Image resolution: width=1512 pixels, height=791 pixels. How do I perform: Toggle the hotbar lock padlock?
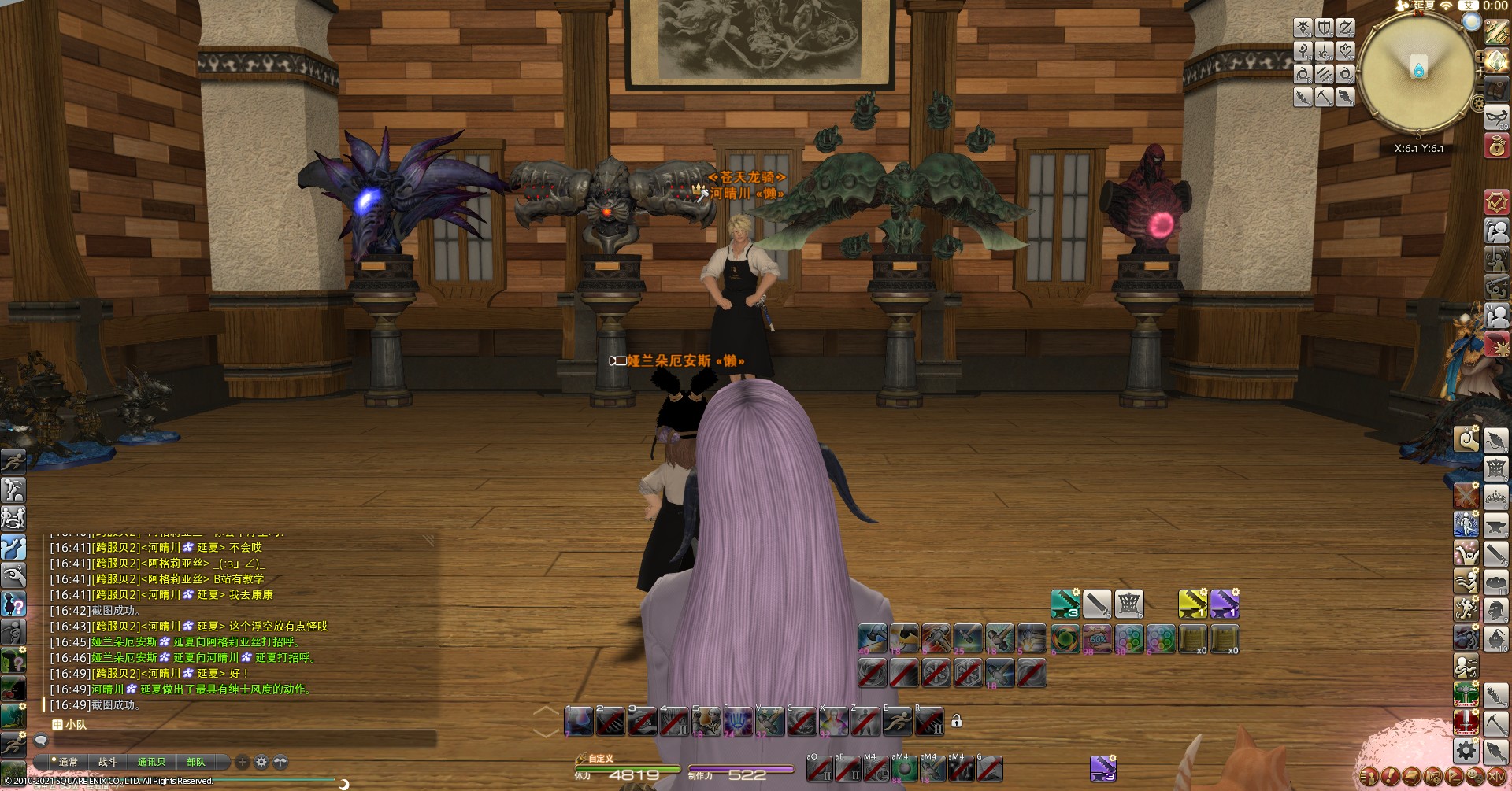point(956,720)
